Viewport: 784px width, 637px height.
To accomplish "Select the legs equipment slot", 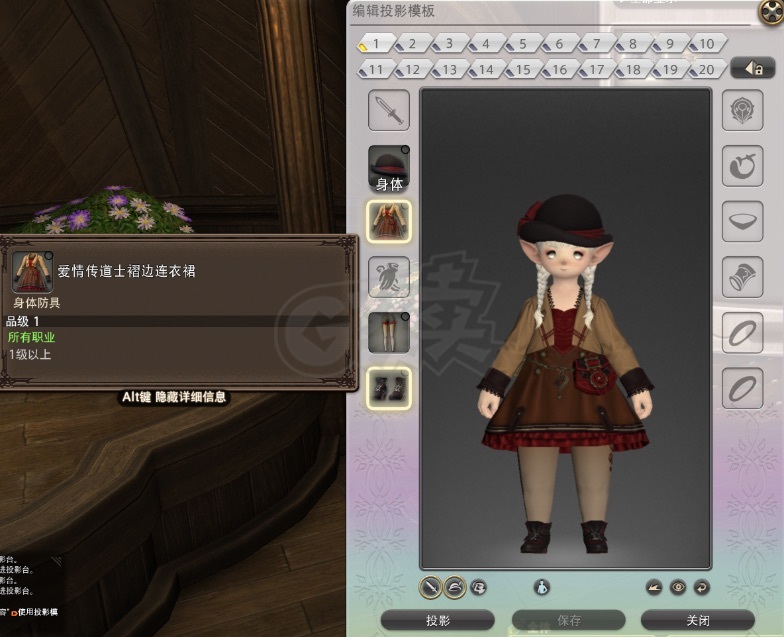I will [x=389, y=332].
